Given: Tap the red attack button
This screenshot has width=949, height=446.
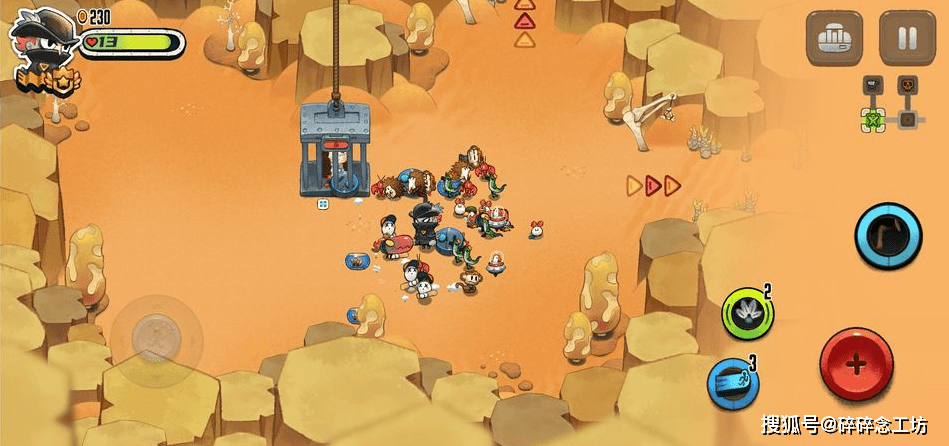Looking at the screenshot, I should click(856, 364).
